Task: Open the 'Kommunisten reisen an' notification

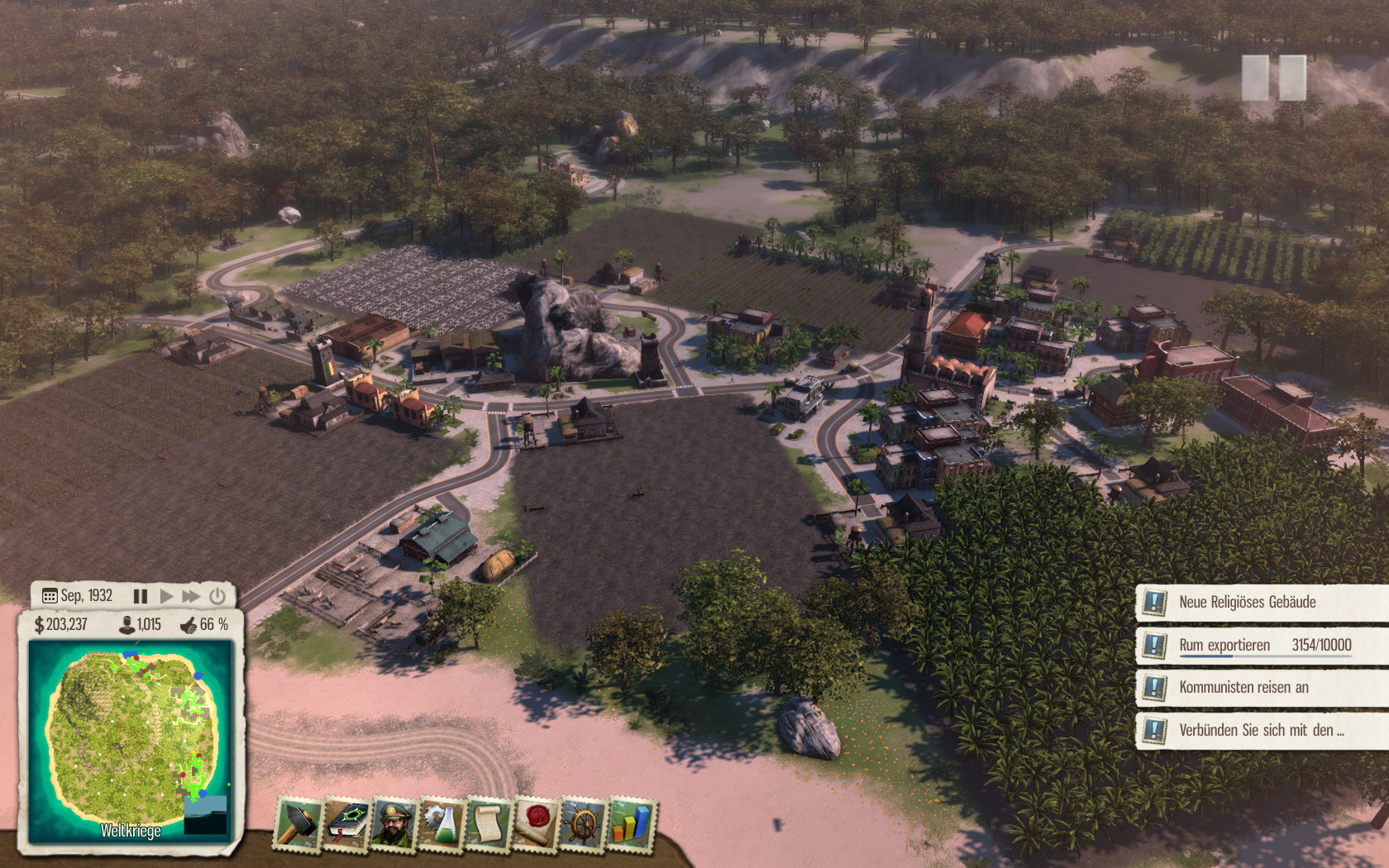Action: [x=1243, y=688]
